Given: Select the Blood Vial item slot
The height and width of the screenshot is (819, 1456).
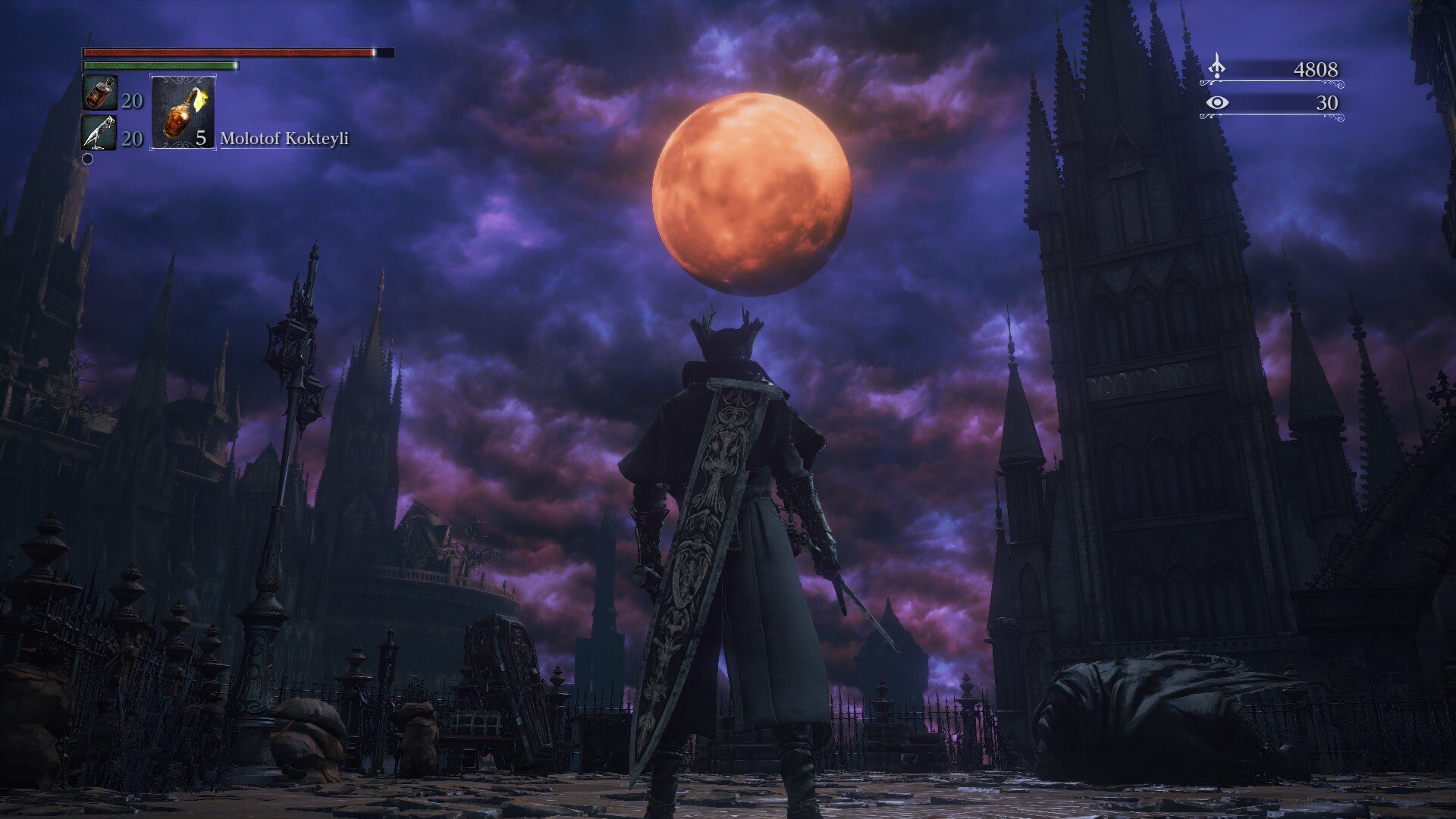Looking at the screenshot, I should pyautogui.click(x=99, y=93).
